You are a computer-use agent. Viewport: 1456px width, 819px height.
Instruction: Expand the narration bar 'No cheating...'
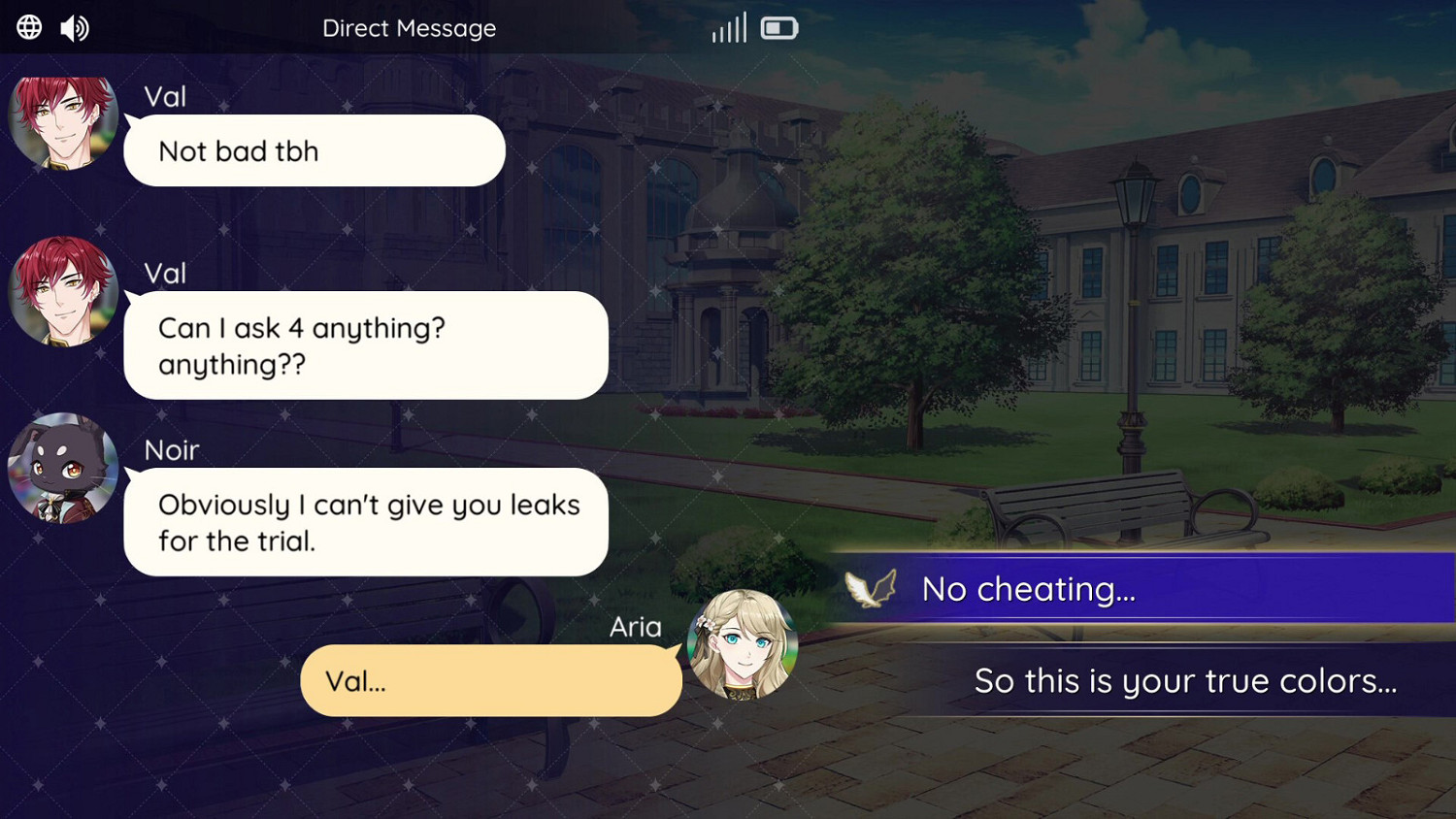point(1116,588)
